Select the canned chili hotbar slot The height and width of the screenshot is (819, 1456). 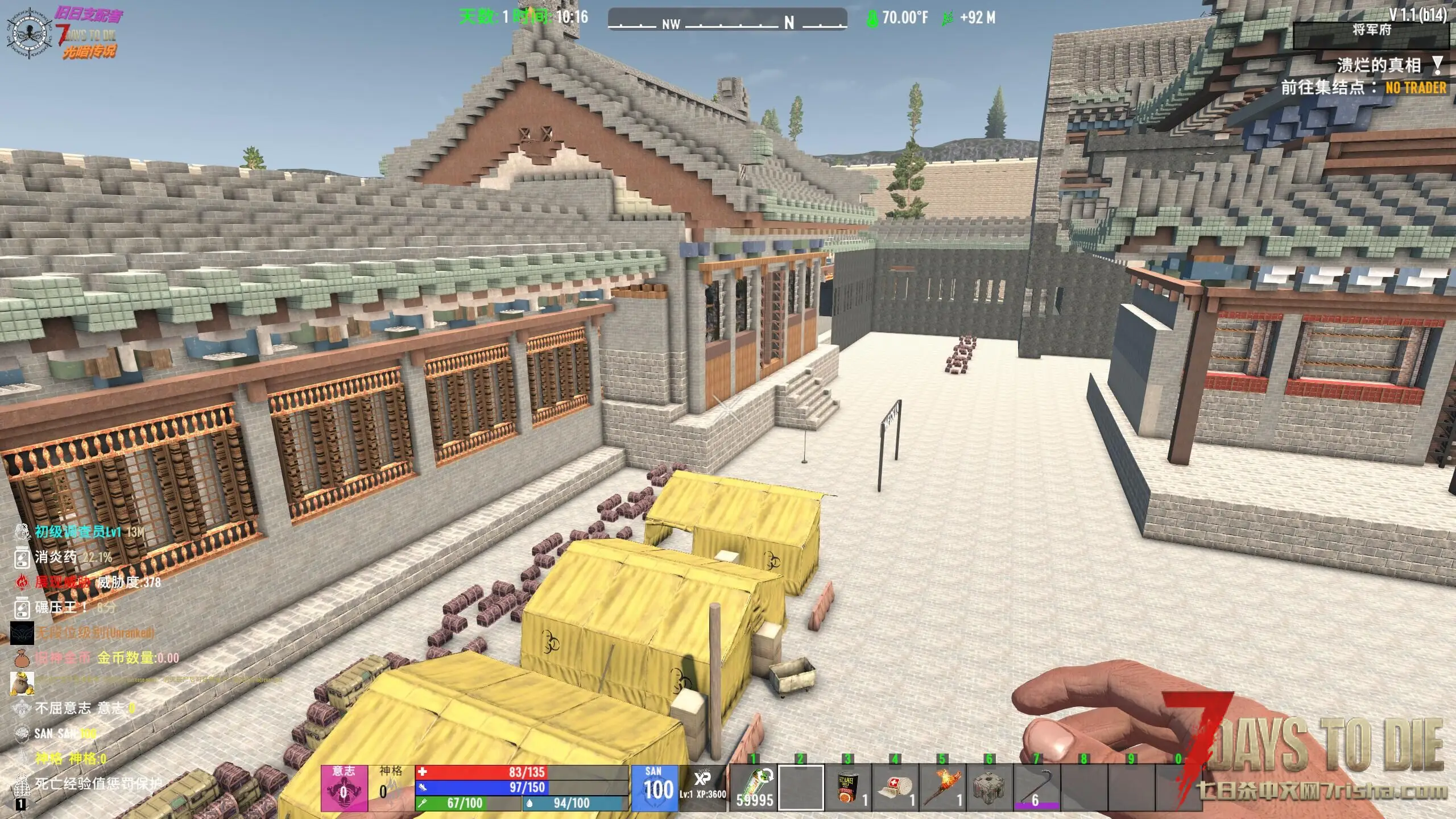point(848,787)
